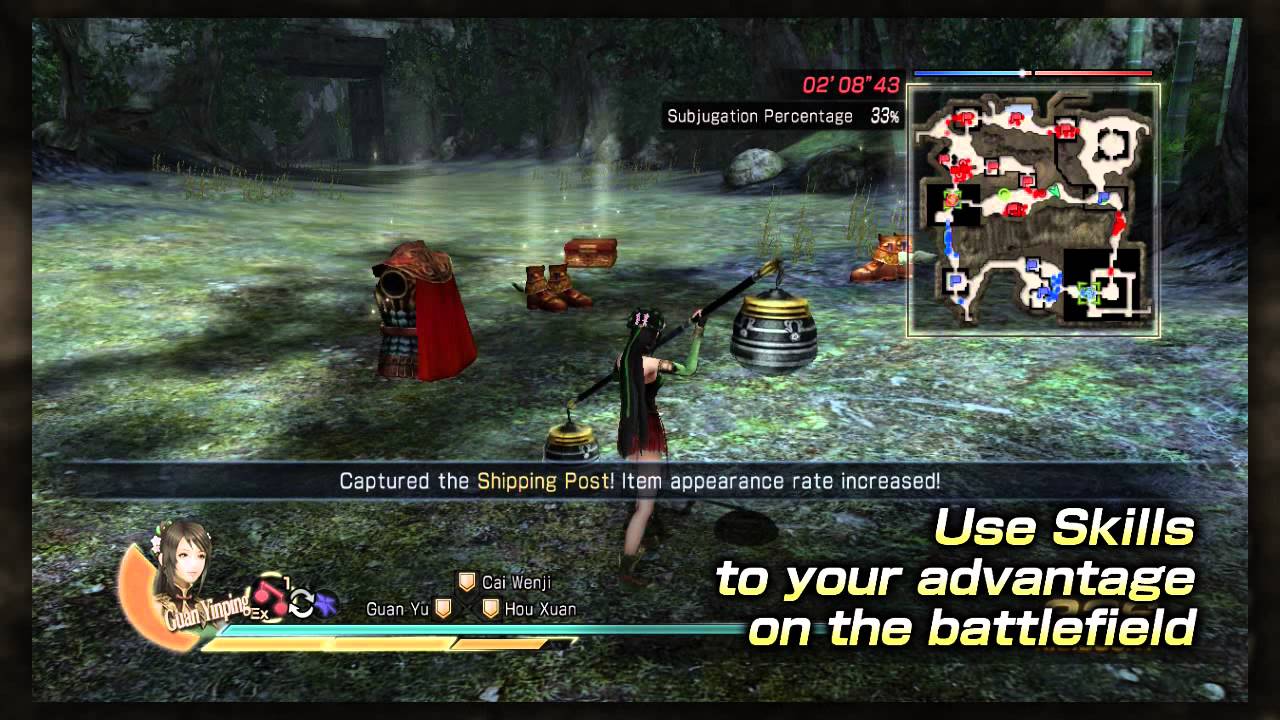Select the green-circled captured base on the minimap
Image resolution: width=1280 pixels, height=720 pixels.
tap(952, 199)
